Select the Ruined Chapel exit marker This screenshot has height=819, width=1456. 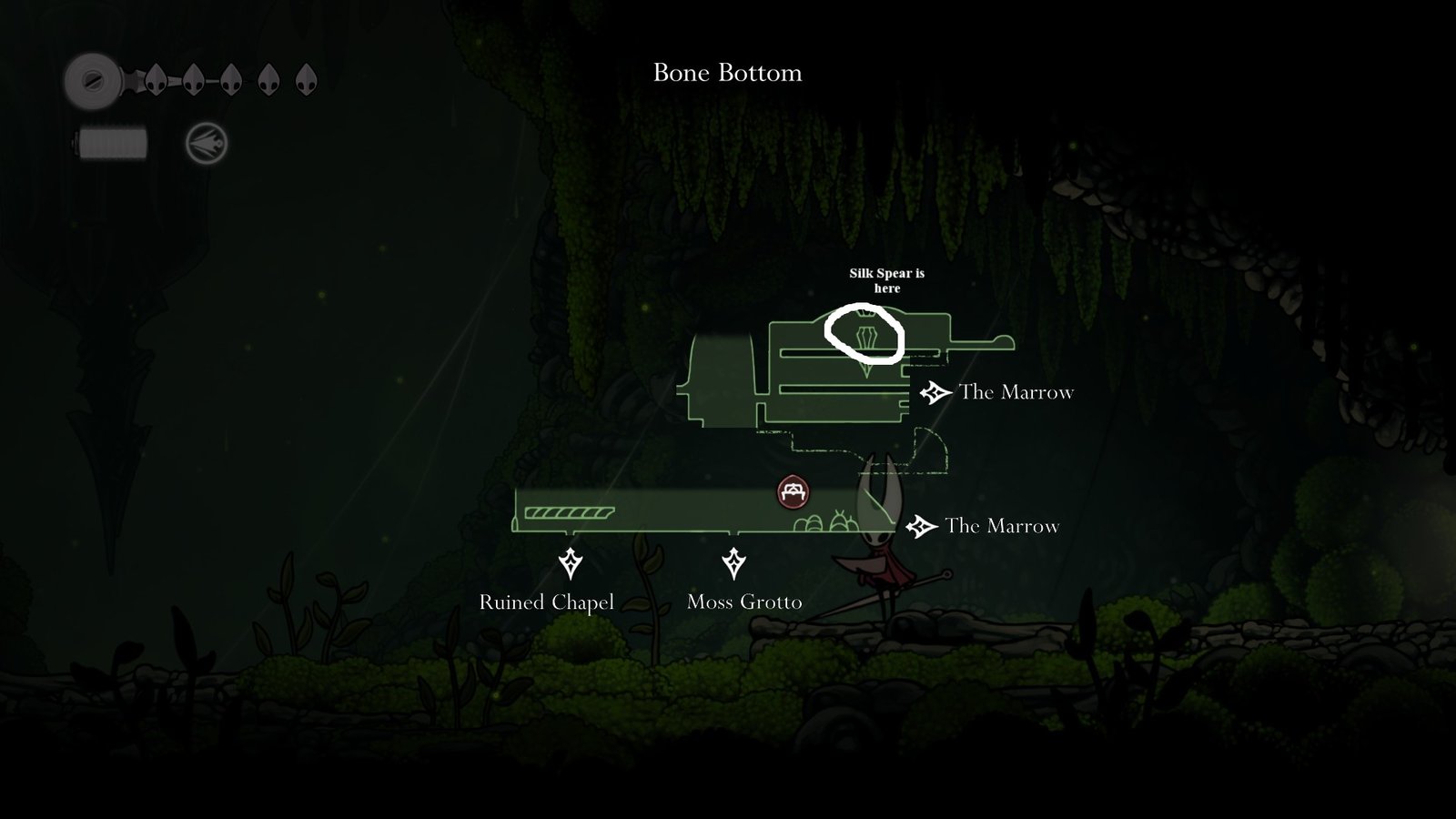571,563
